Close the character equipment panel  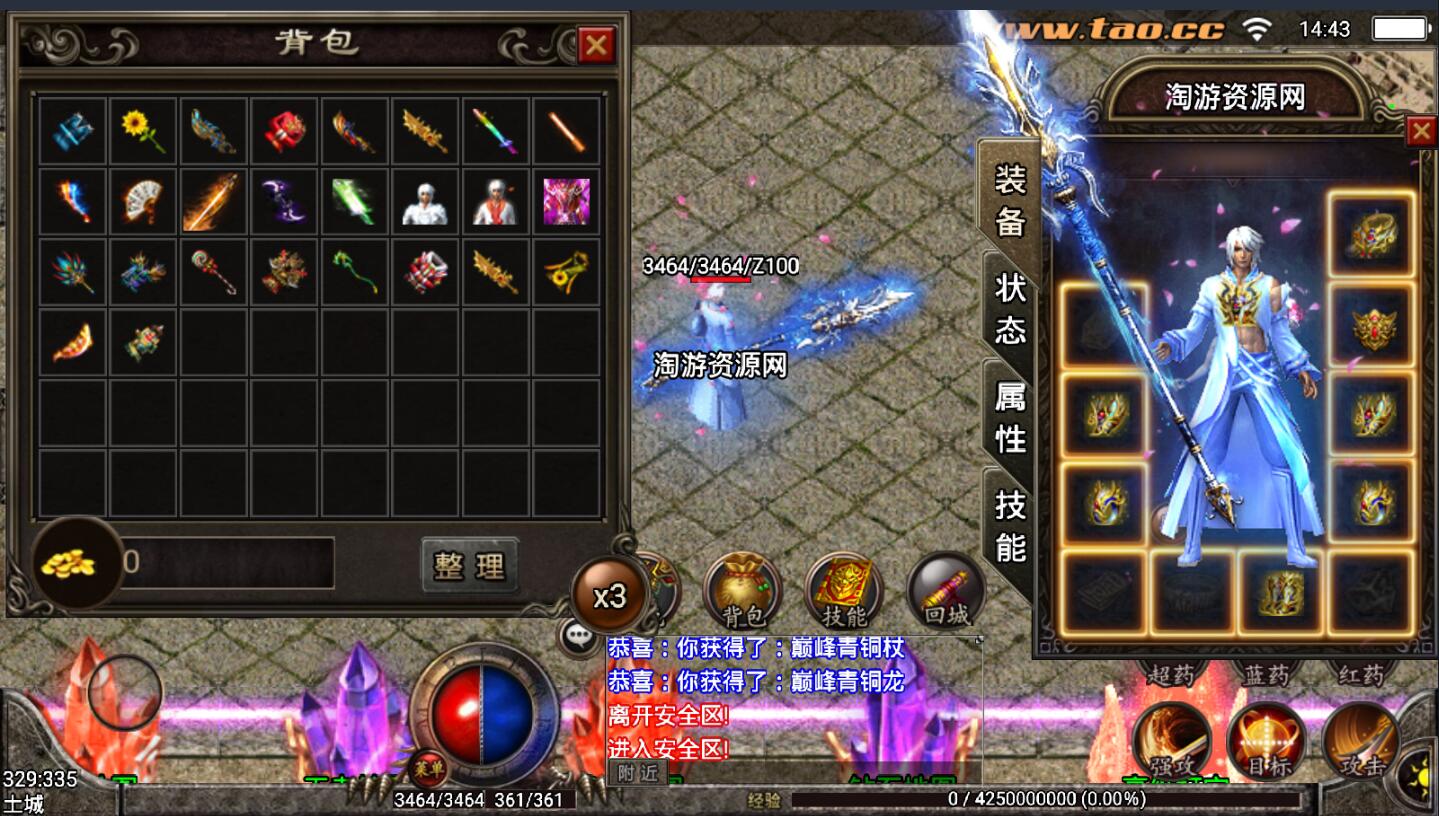(1420, 132)
